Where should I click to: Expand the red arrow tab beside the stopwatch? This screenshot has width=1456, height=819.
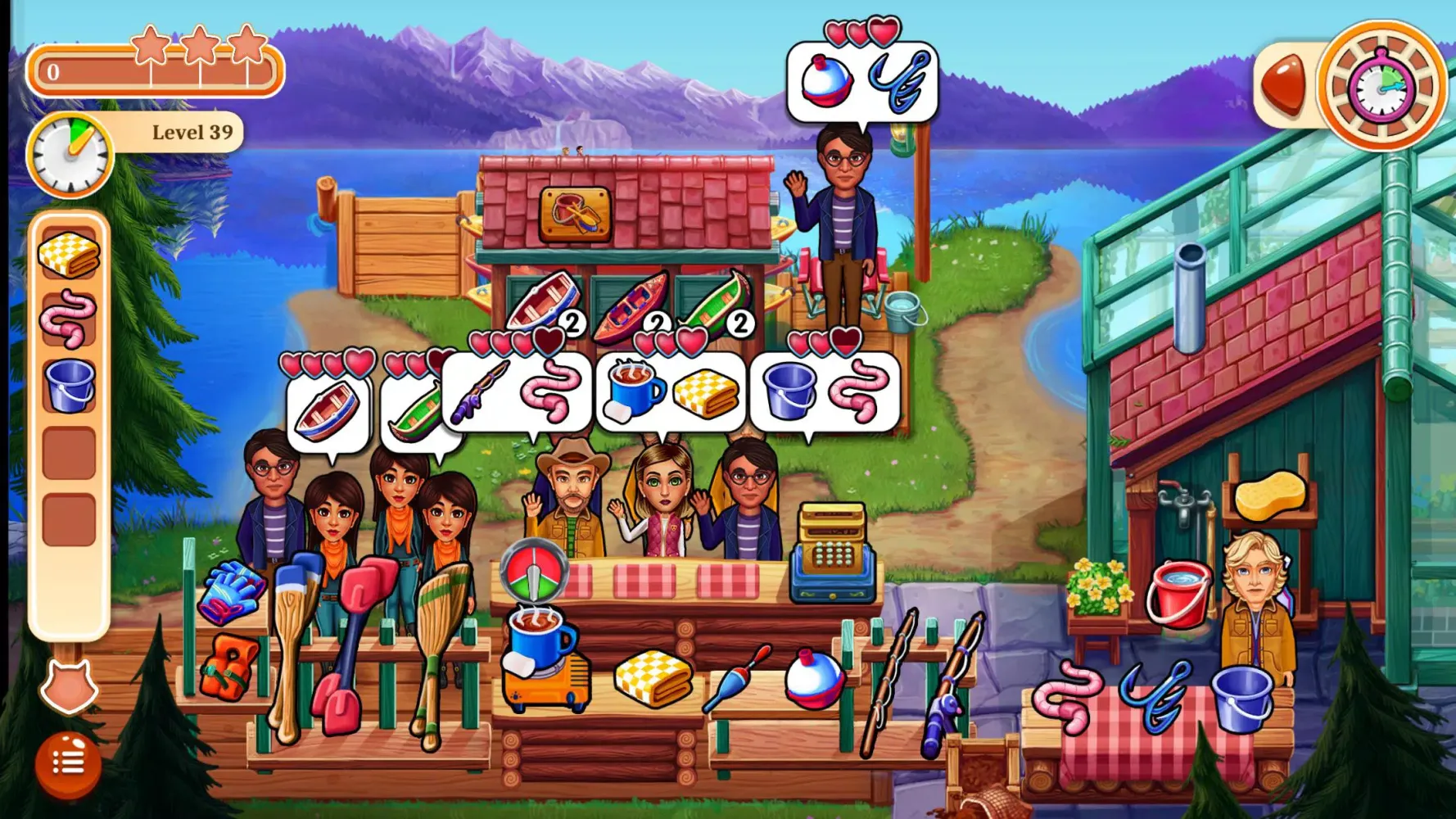tap(1283, 85)
